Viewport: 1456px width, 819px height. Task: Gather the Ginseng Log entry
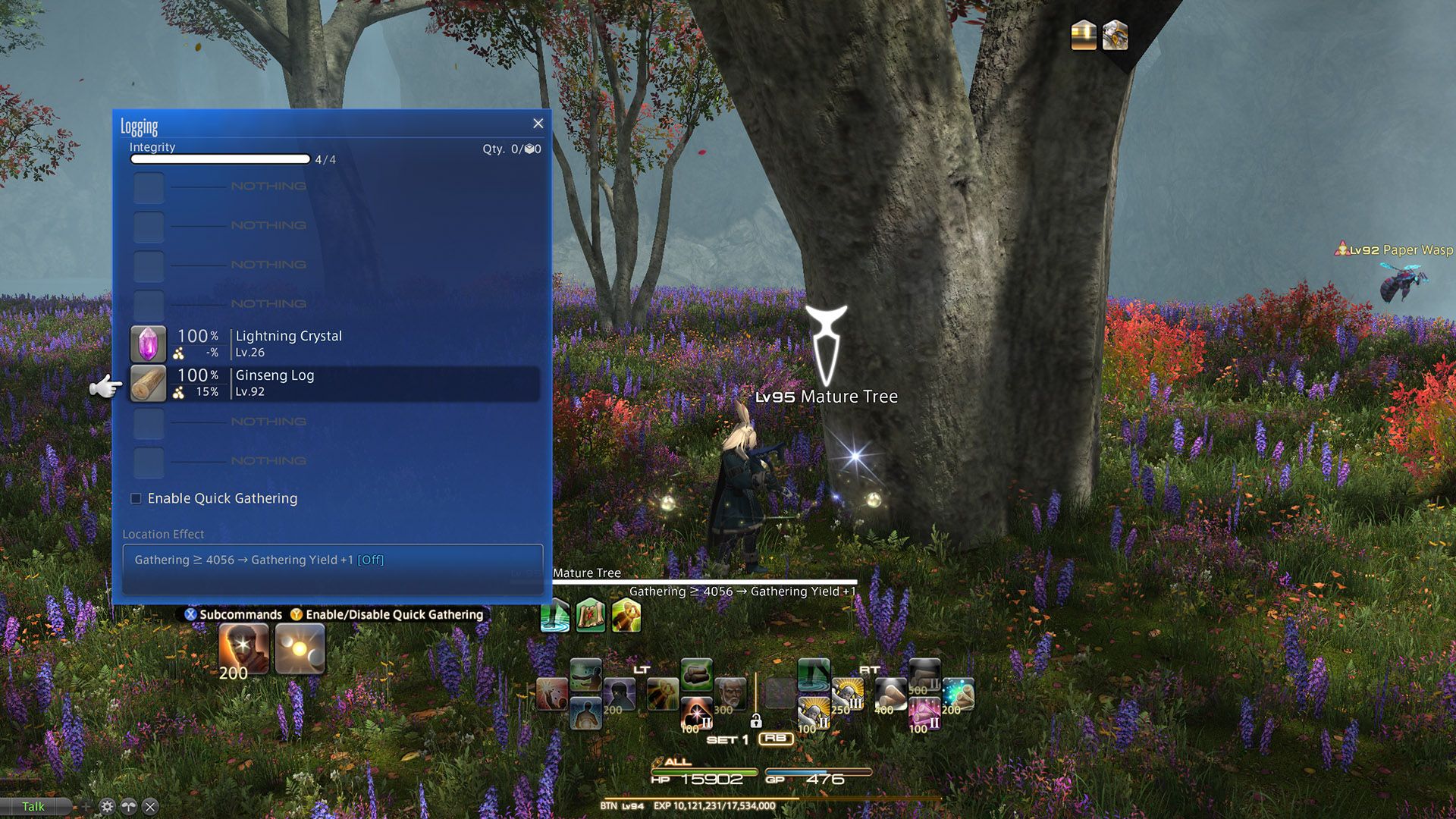tap(334, 382)
